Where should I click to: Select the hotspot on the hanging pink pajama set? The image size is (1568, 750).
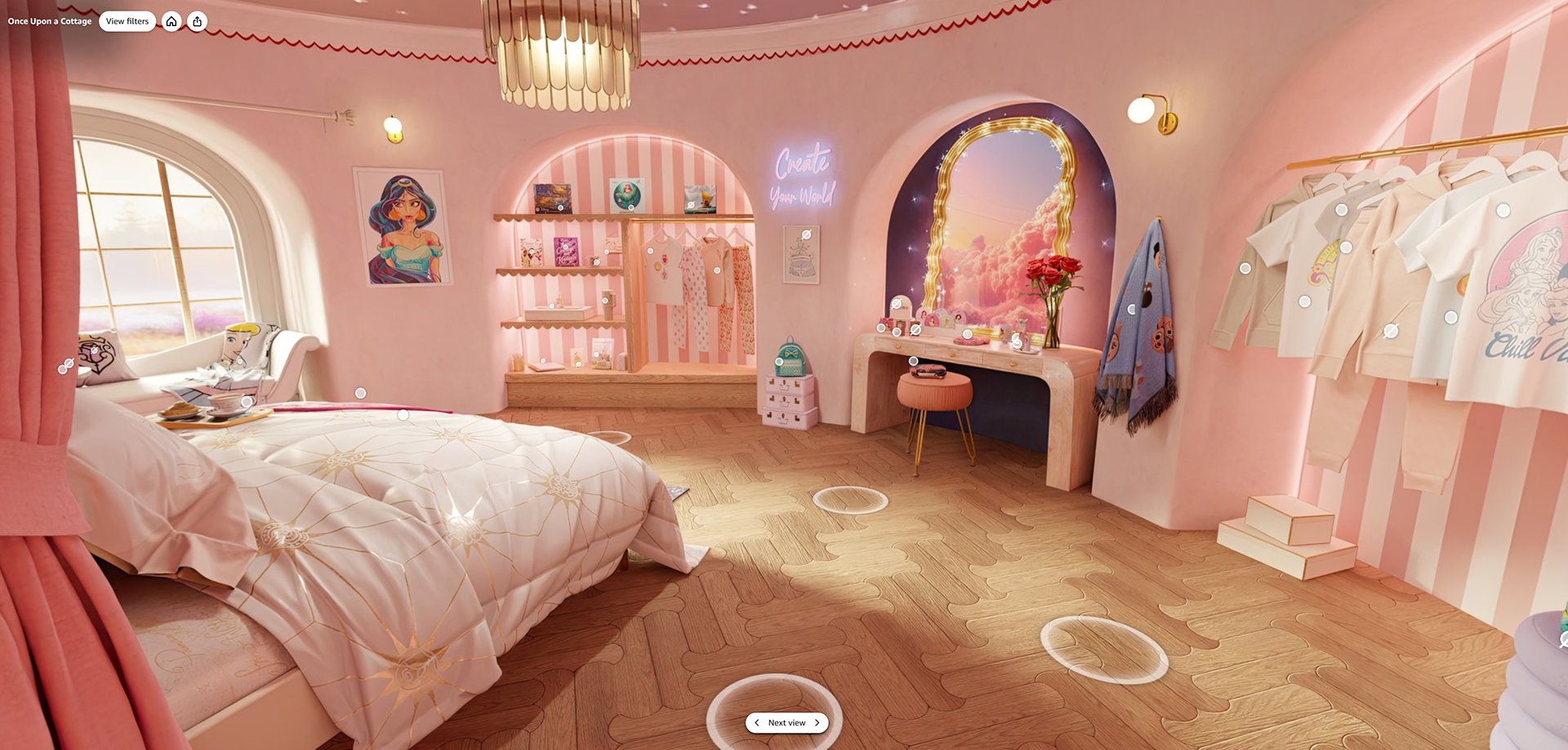717,270
